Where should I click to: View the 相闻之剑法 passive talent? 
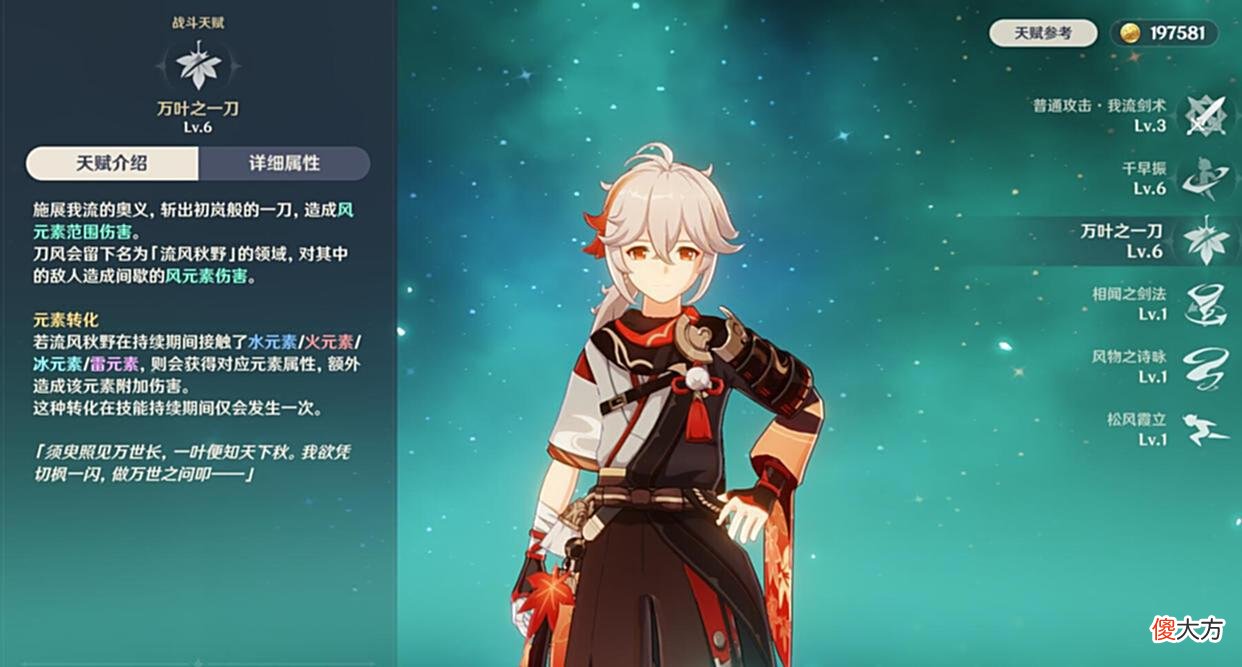pyautogui.click(x=1204, y=304)
